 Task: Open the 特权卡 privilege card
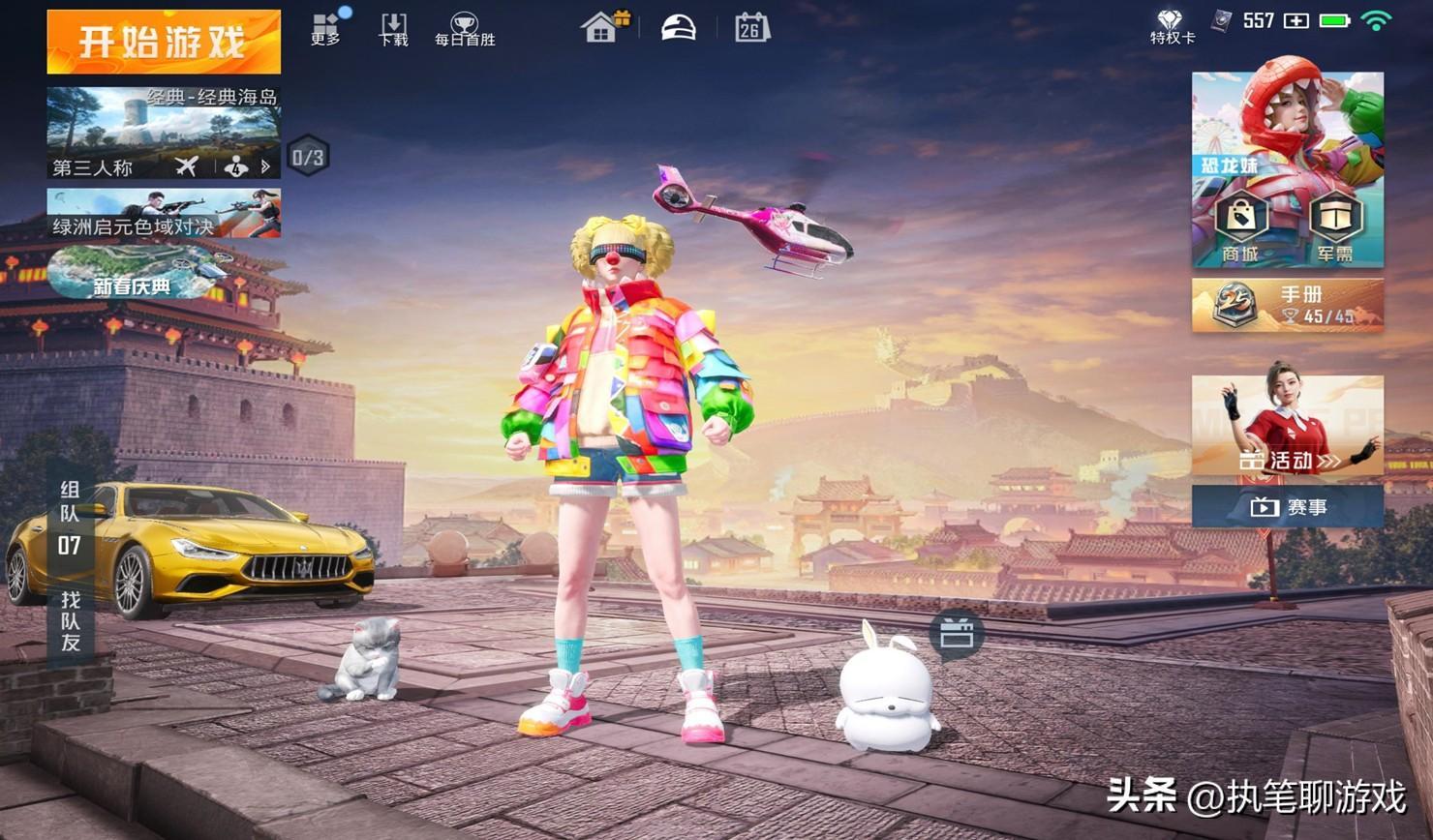tap(1172, 27)
